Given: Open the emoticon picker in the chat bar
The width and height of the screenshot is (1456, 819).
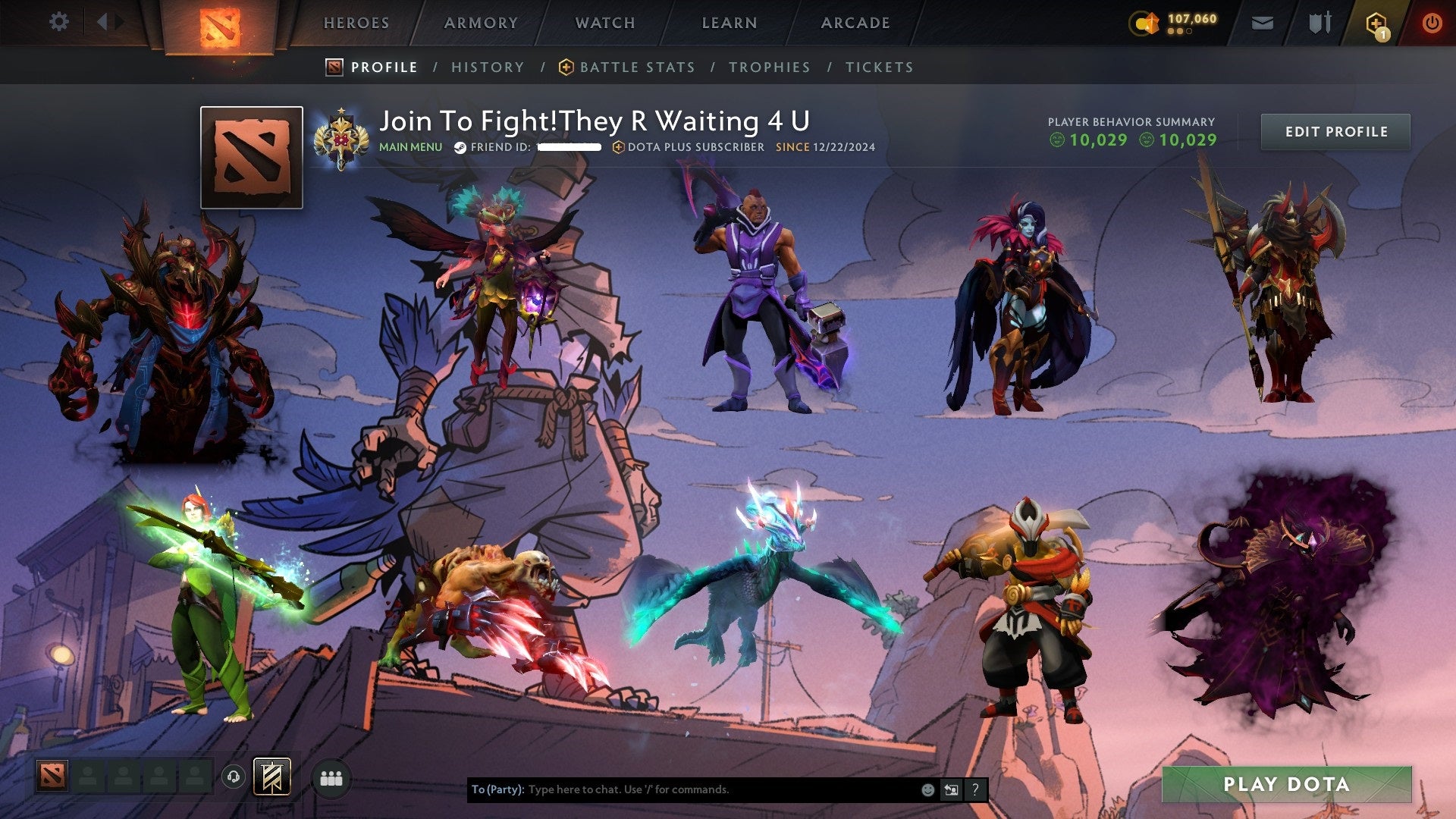Looking at the screenshot, I should point(928,789).
